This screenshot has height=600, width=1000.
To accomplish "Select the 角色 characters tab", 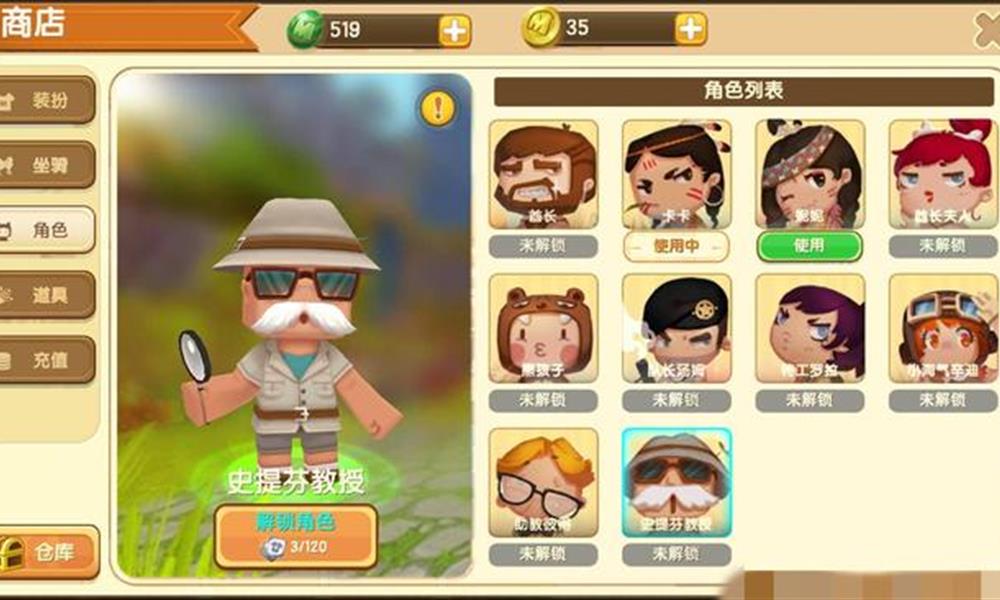I will [x=48, y=230].
